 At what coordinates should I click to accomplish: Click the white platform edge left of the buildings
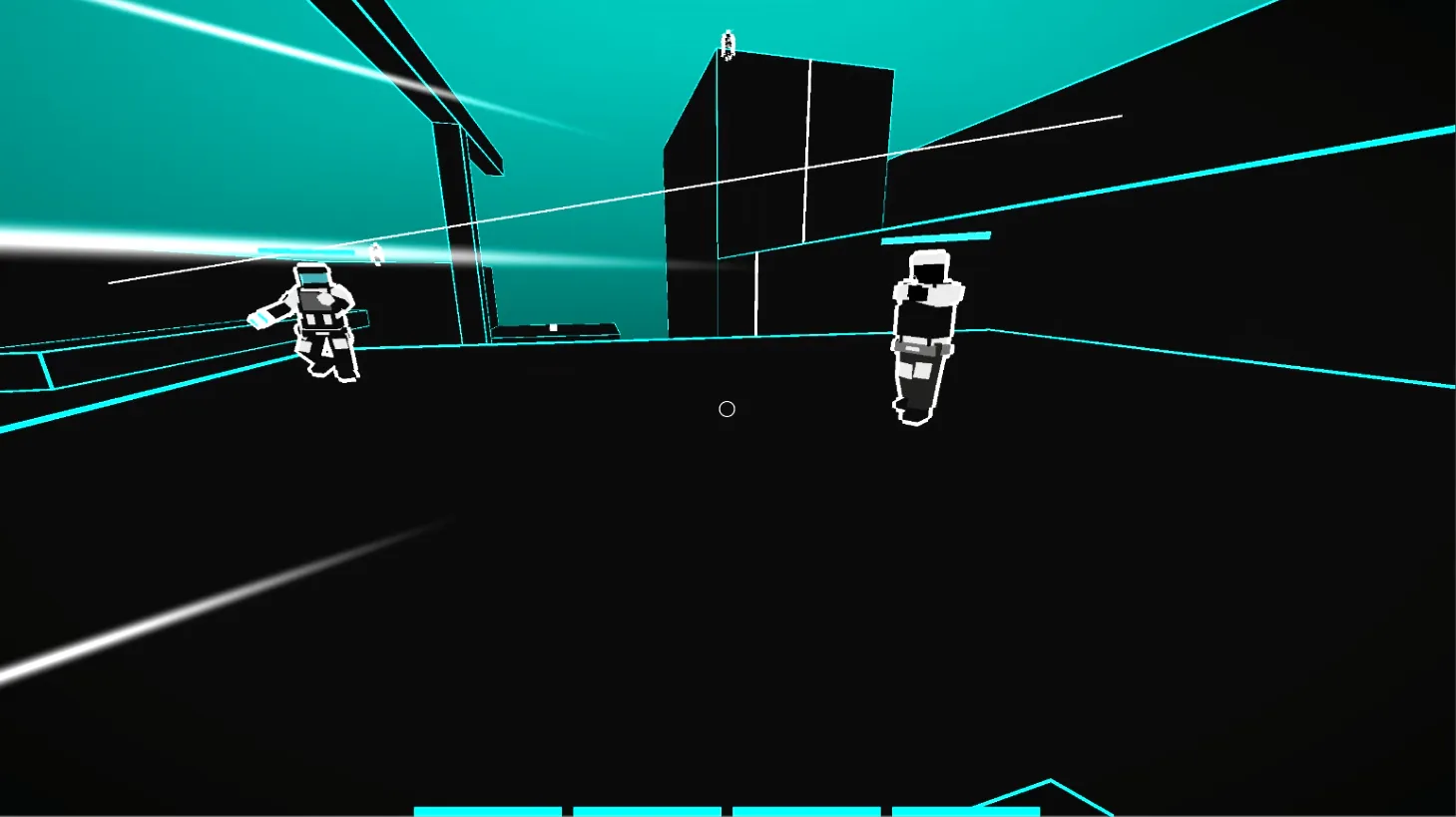coord(554,329)
